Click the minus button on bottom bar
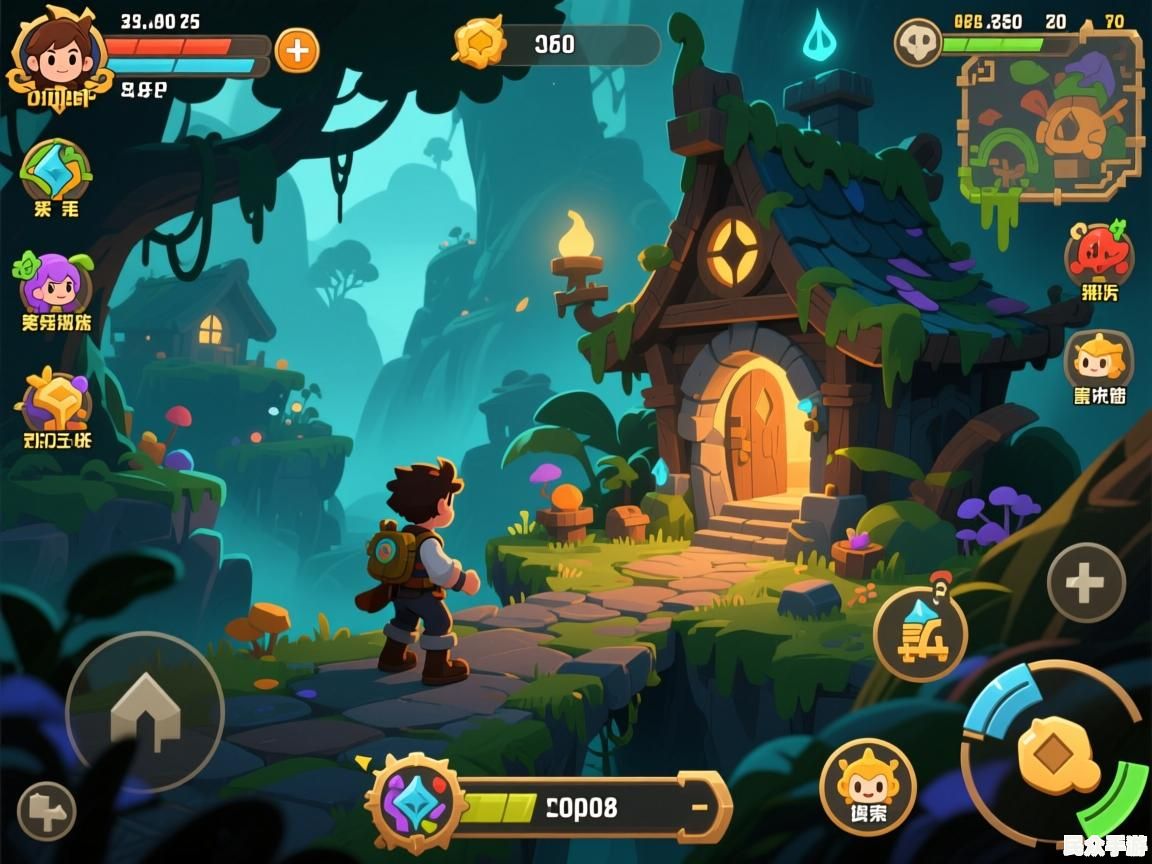 [700, 806]
